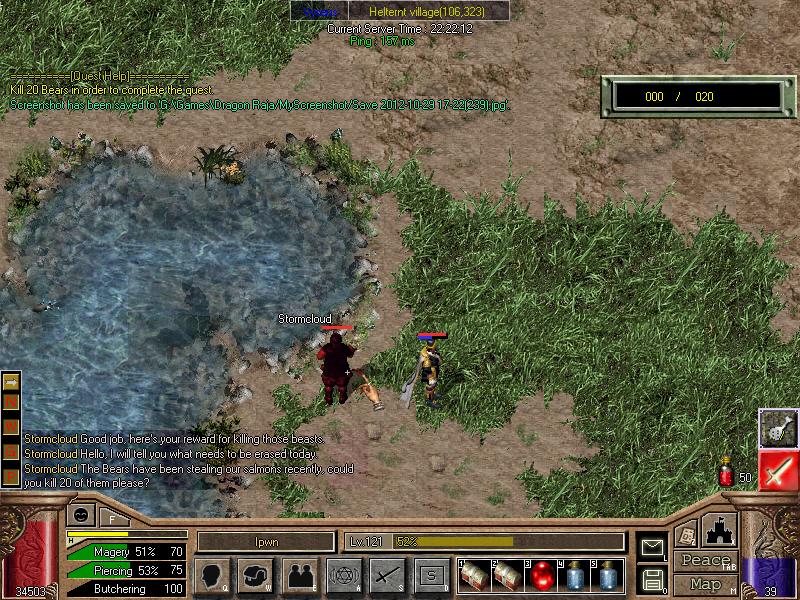This screenshot has height=600, width=800.
Task: Open the Map button
Action: [x=706, y=584]
